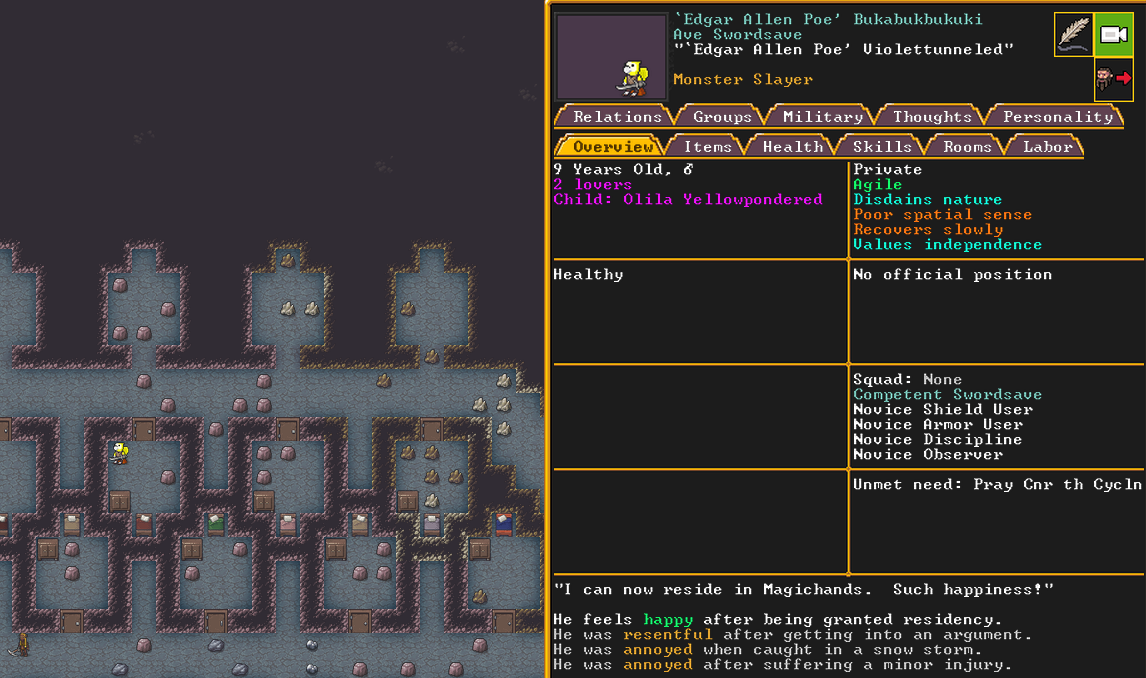This screenshot has height=678, width=1146.
Task: View the Personality tab
Action: pyautogui.click(x=1057, y=117)
